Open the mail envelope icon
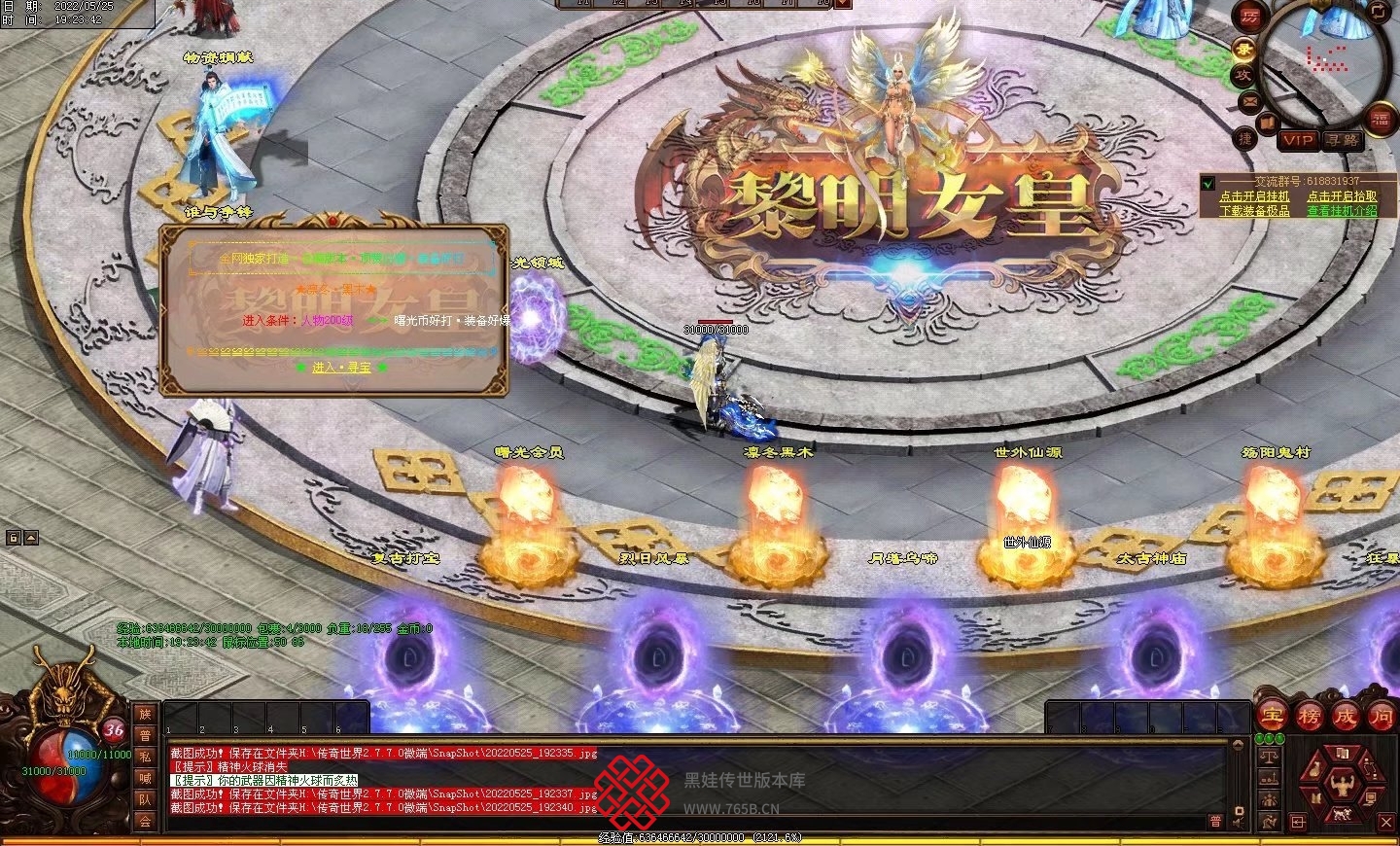Screen dimensions: 1400x846 coord(1249,100)
